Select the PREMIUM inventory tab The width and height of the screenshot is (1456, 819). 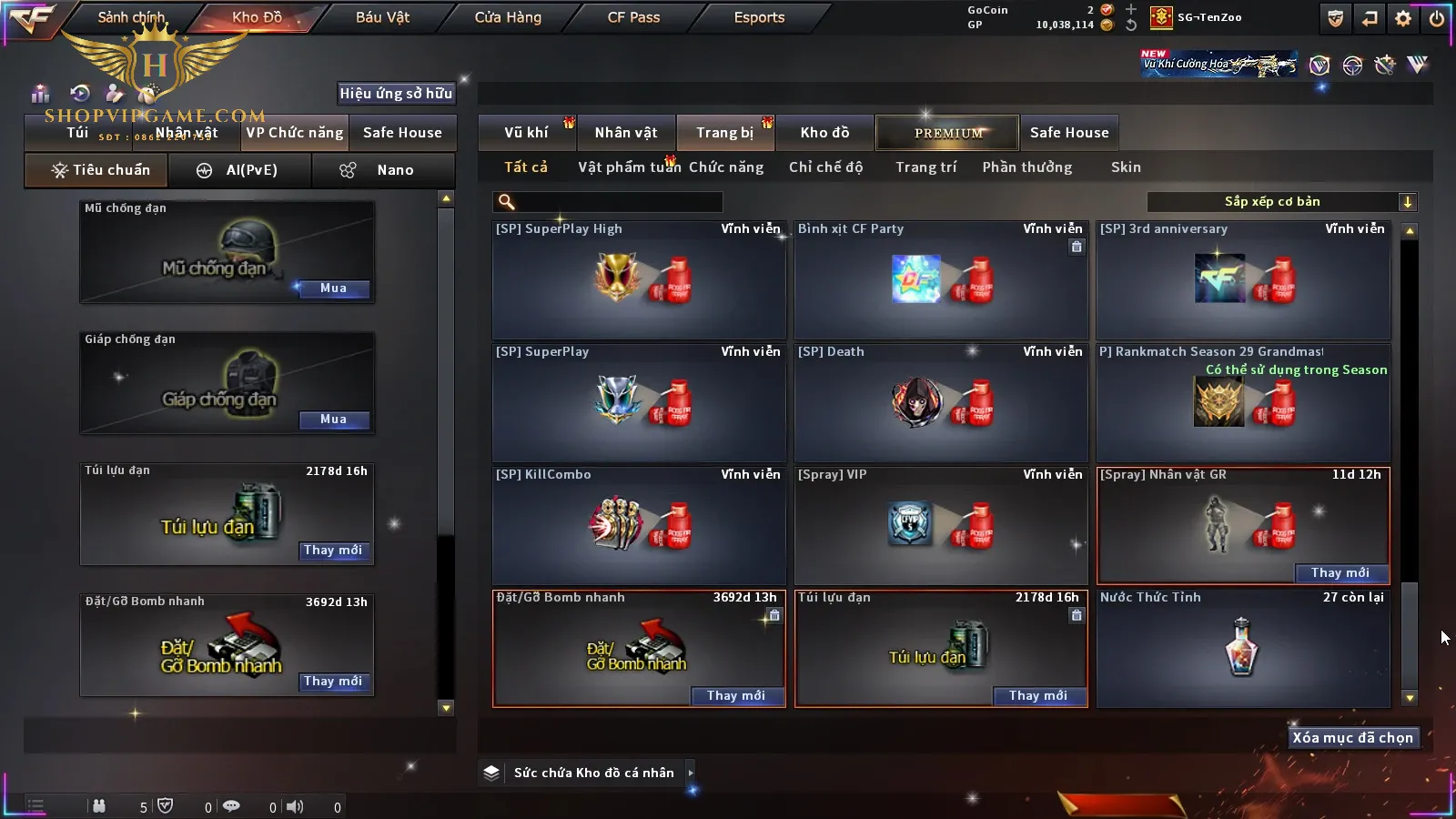(947, 133)
